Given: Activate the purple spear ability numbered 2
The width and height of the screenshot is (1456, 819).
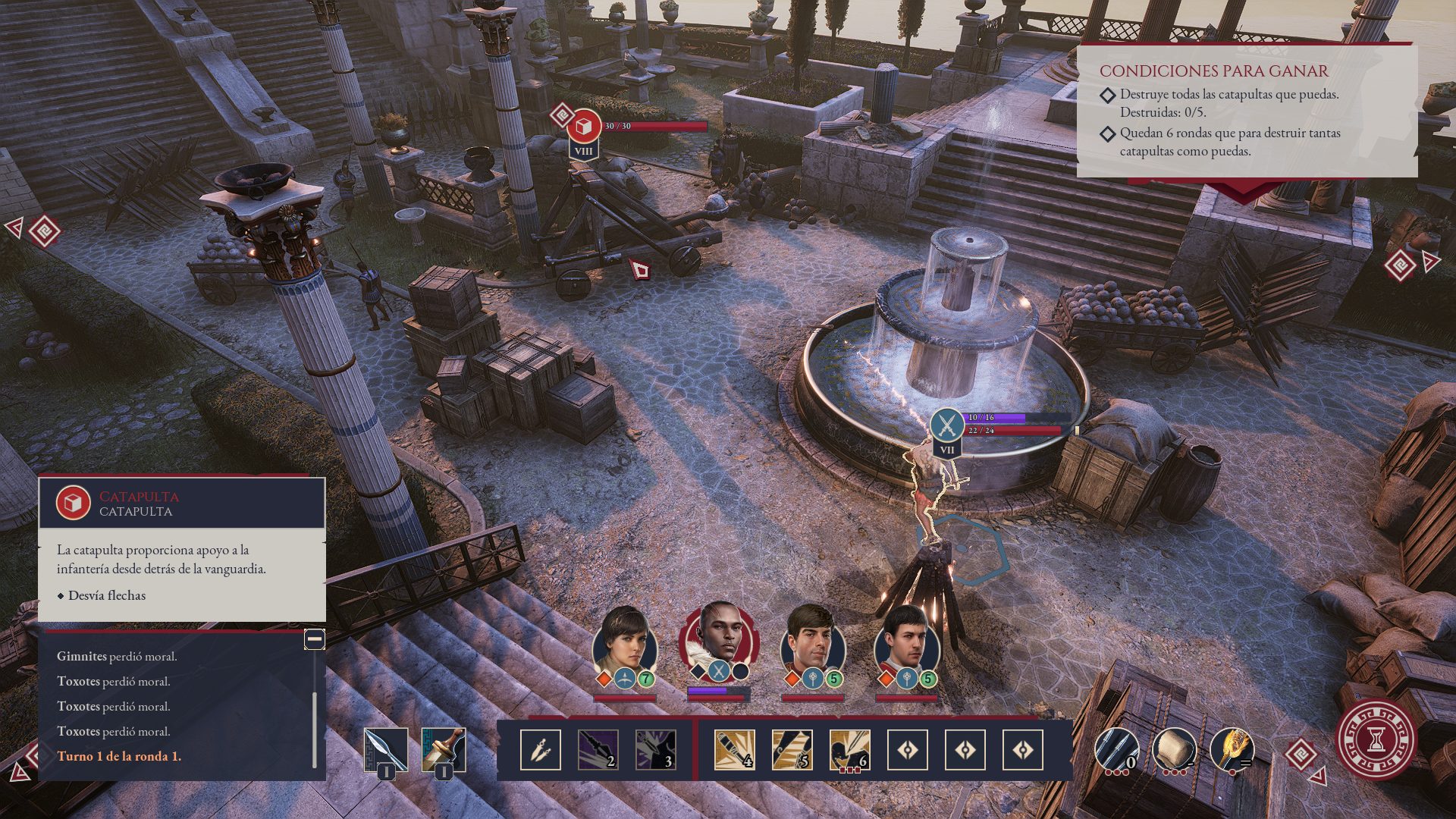Looking at the screenshot, I should pos(598,750).
